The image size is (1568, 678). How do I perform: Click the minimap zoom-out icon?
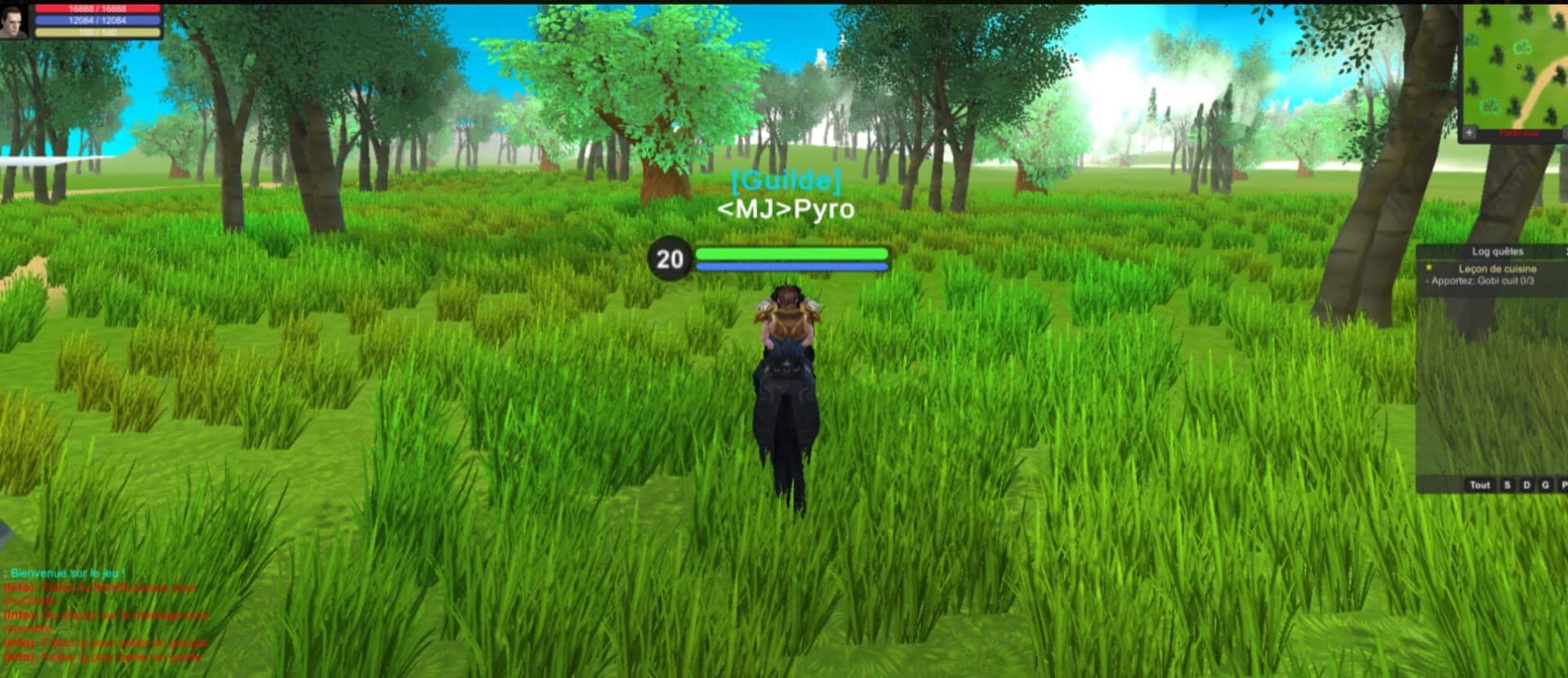[x=1565, y=134]
